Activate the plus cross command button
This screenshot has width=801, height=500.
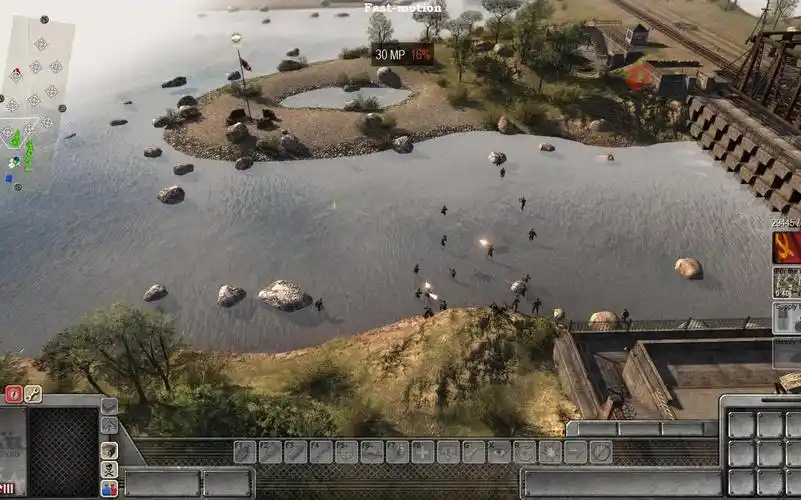pyautogui.click(x=422, y=452)
